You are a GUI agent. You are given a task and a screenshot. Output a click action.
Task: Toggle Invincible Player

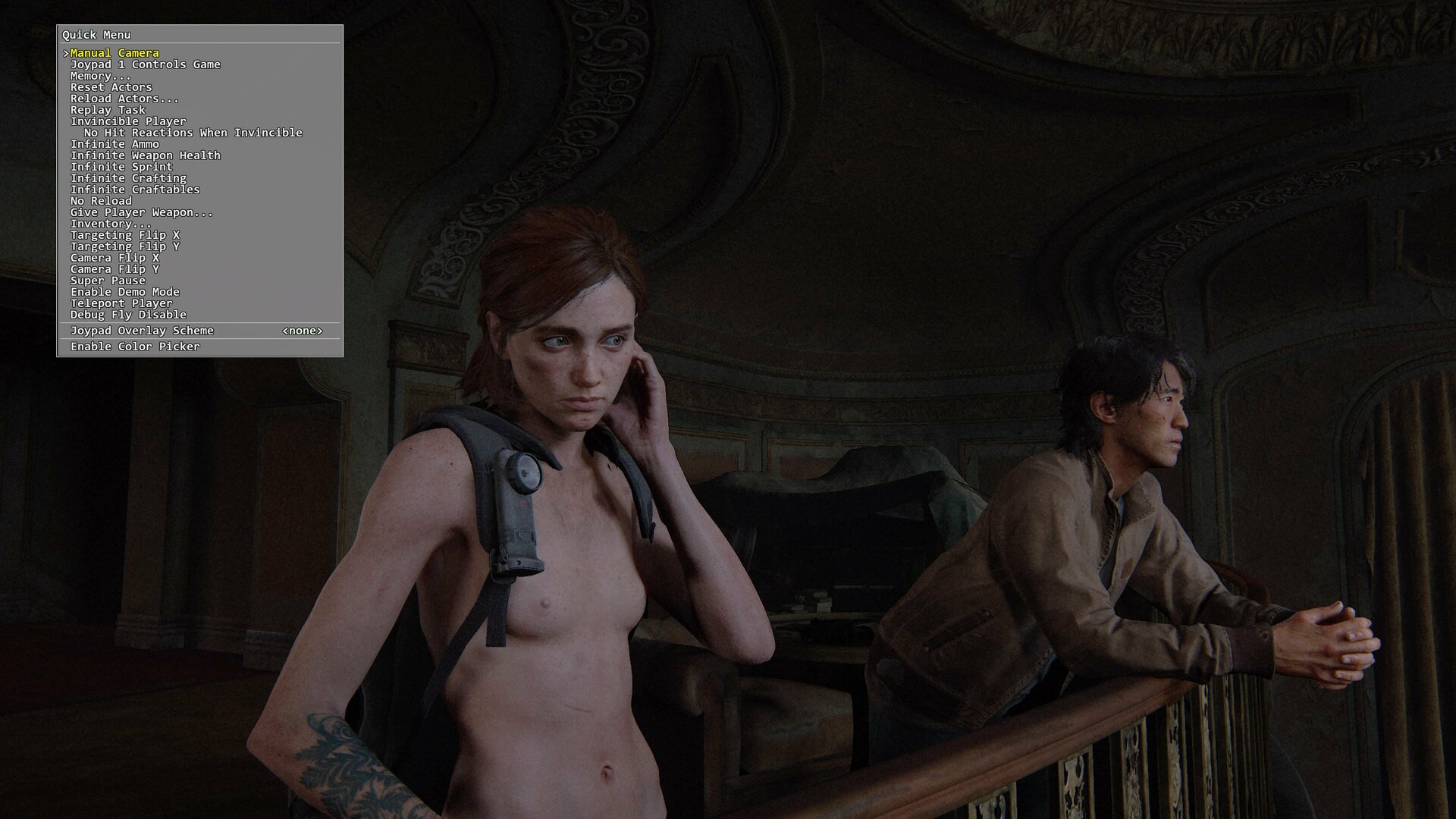127,121
